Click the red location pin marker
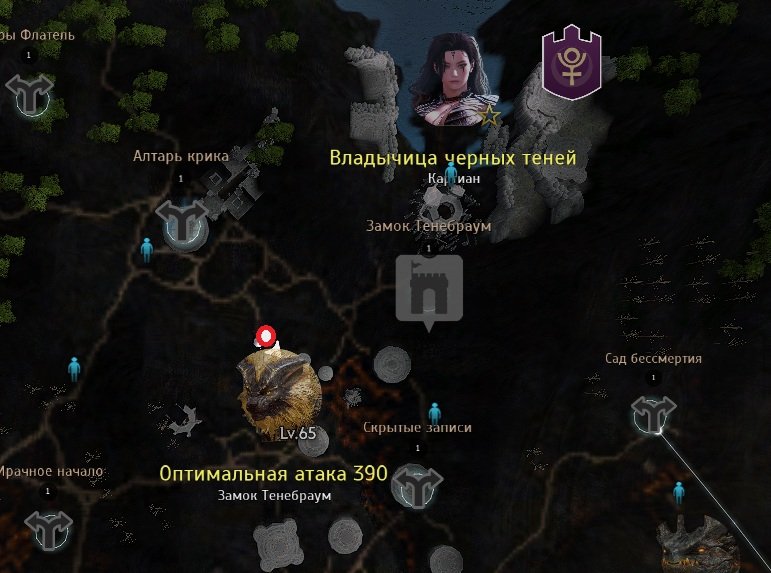The image size is (771, 573). 265,337
